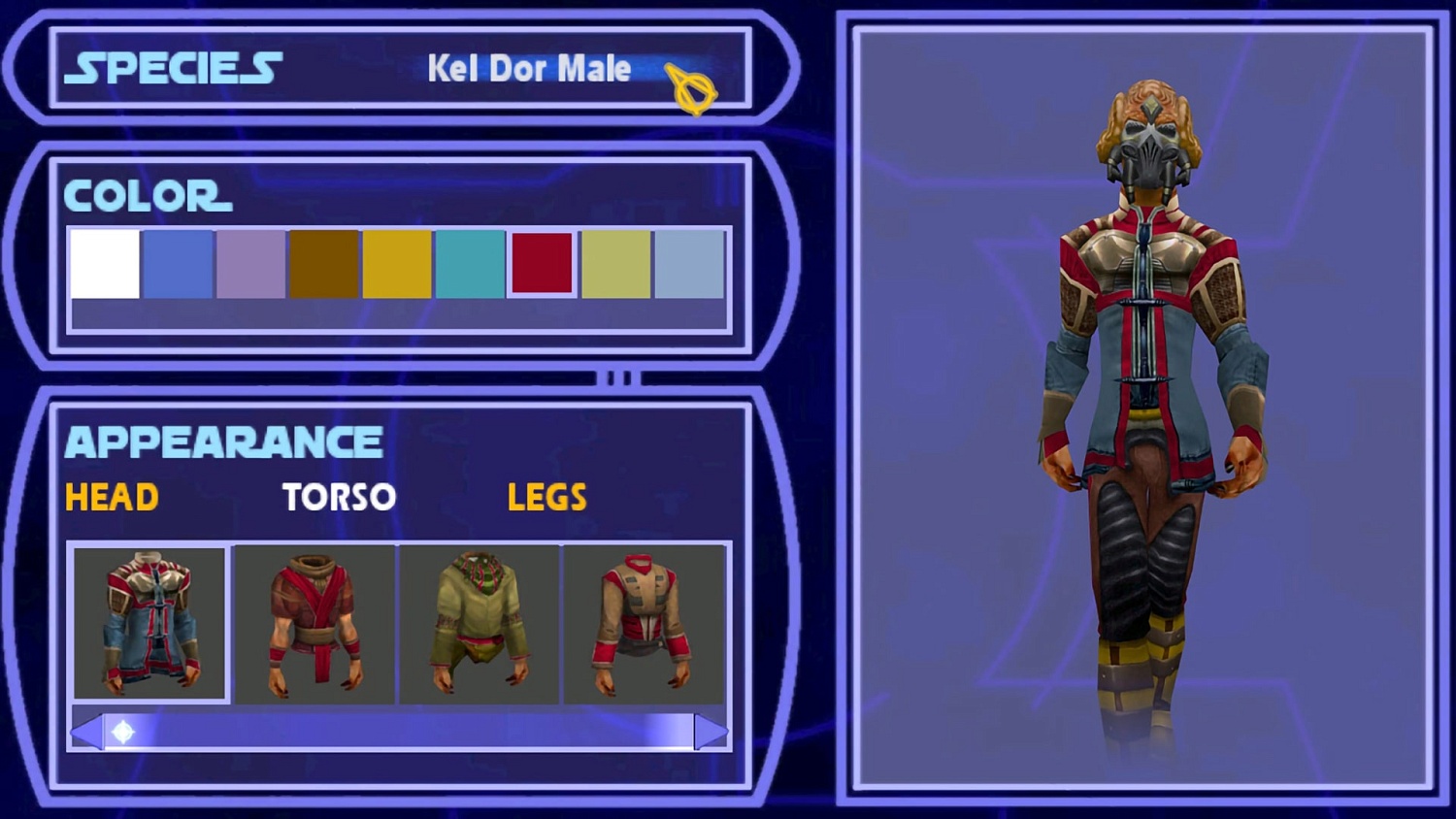Choose the pale blue color swatch
Screen dimensions: 1456x819
[x=691, y=262]
